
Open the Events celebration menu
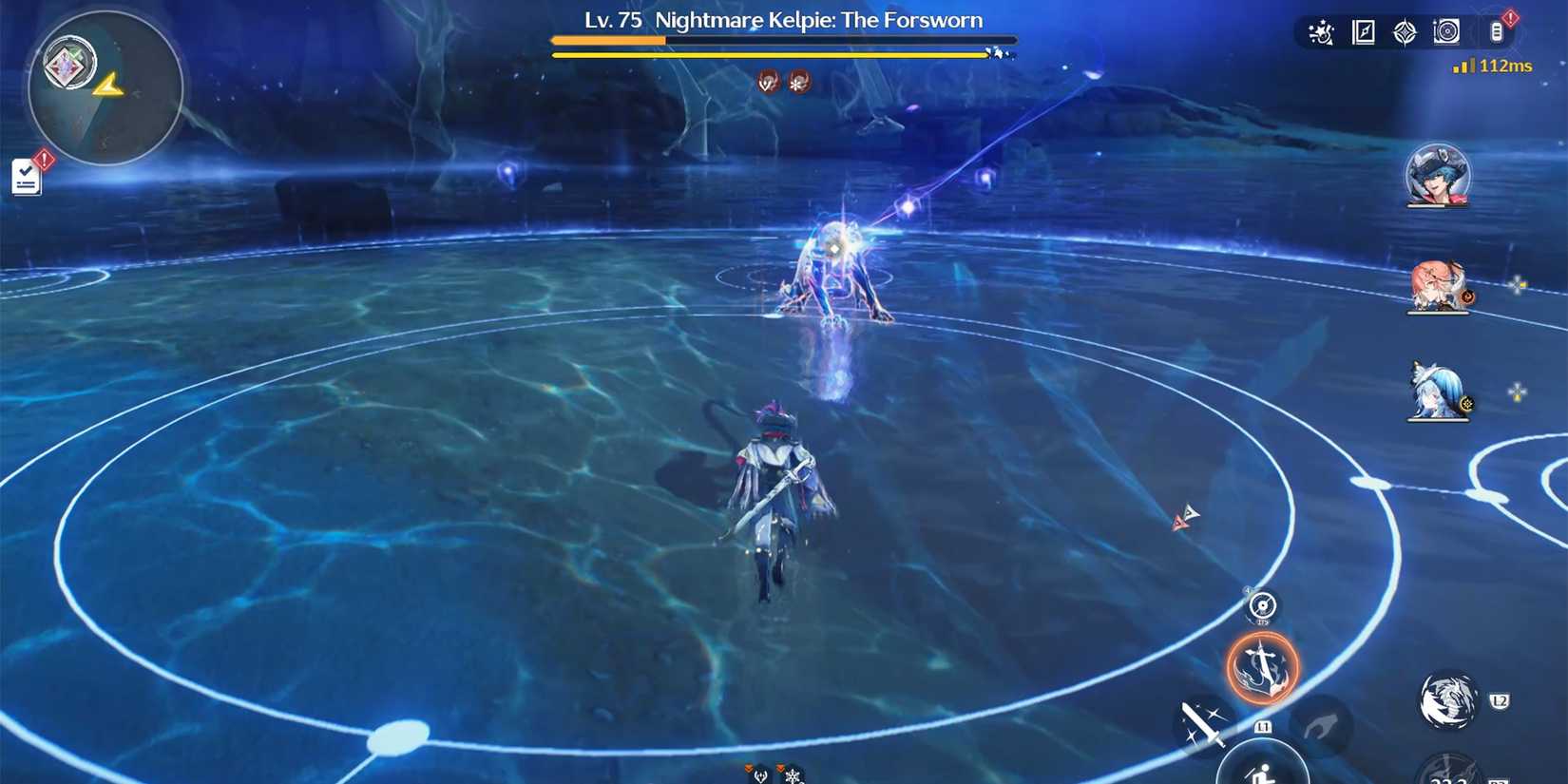coord(1321,31)
